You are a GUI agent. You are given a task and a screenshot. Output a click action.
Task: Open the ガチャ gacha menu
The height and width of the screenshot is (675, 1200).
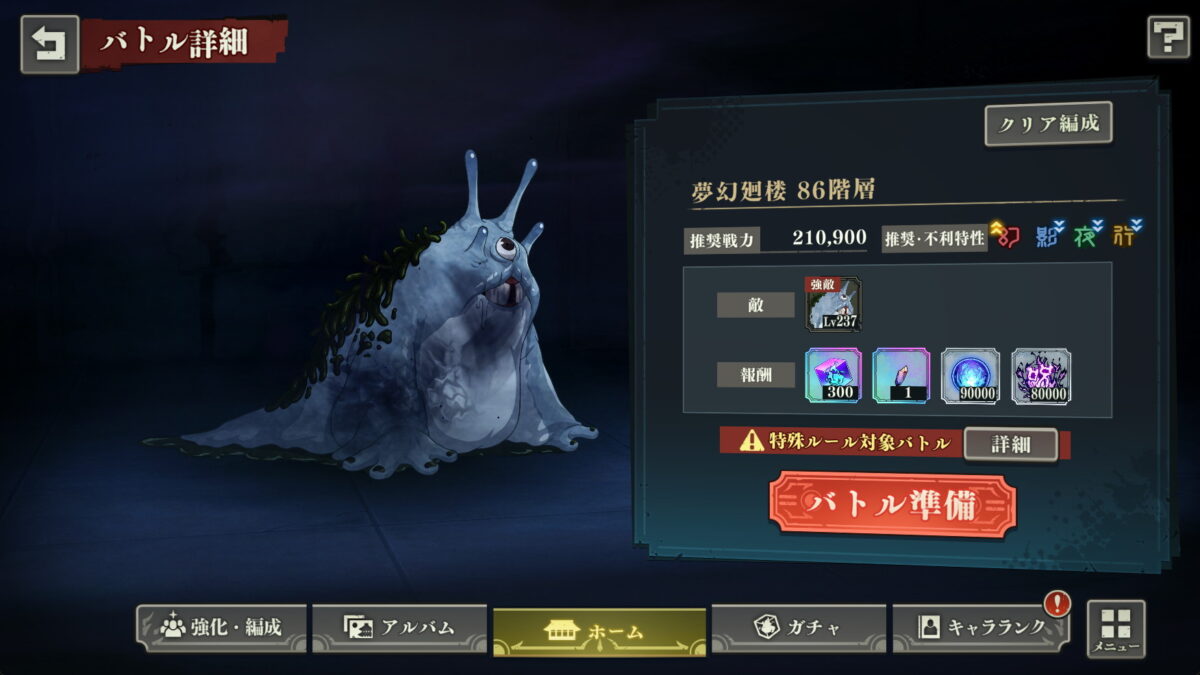point(798,627)
